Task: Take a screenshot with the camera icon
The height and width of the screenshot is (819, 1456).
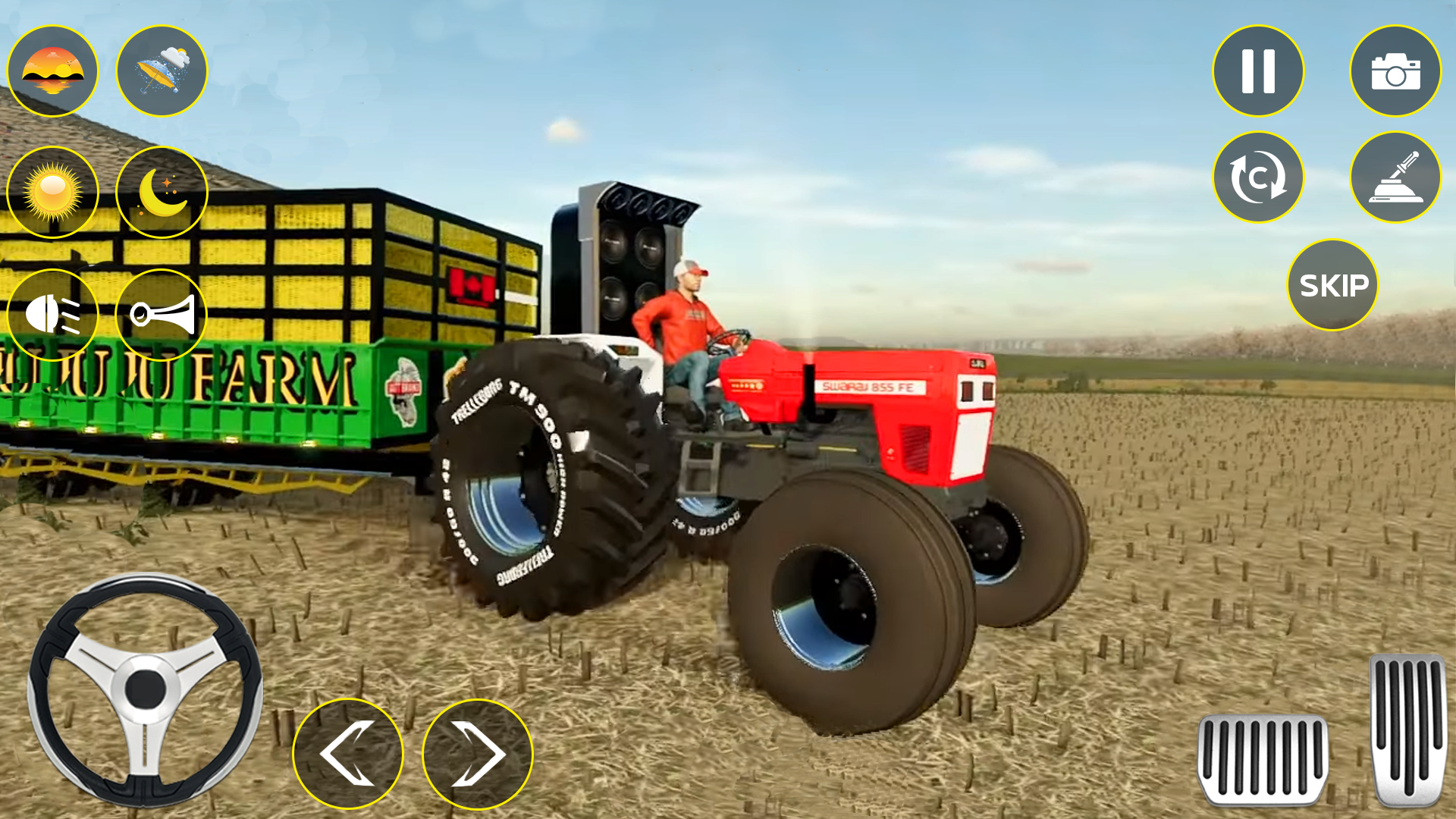Action: [x=1396, y=71]
